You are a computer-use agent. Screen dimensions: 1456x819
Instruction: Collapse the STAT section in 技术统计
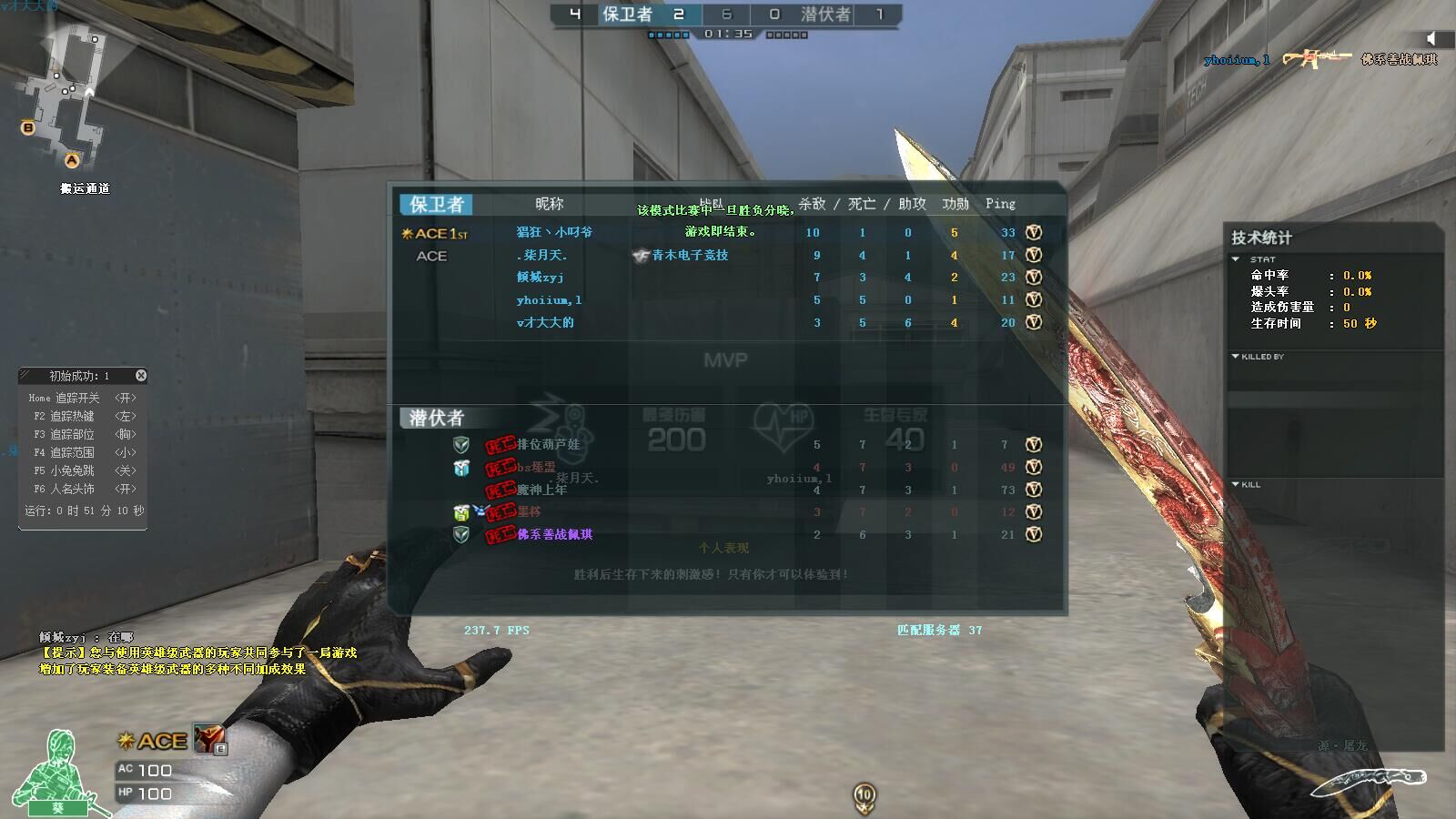(x=1236, y=259)
